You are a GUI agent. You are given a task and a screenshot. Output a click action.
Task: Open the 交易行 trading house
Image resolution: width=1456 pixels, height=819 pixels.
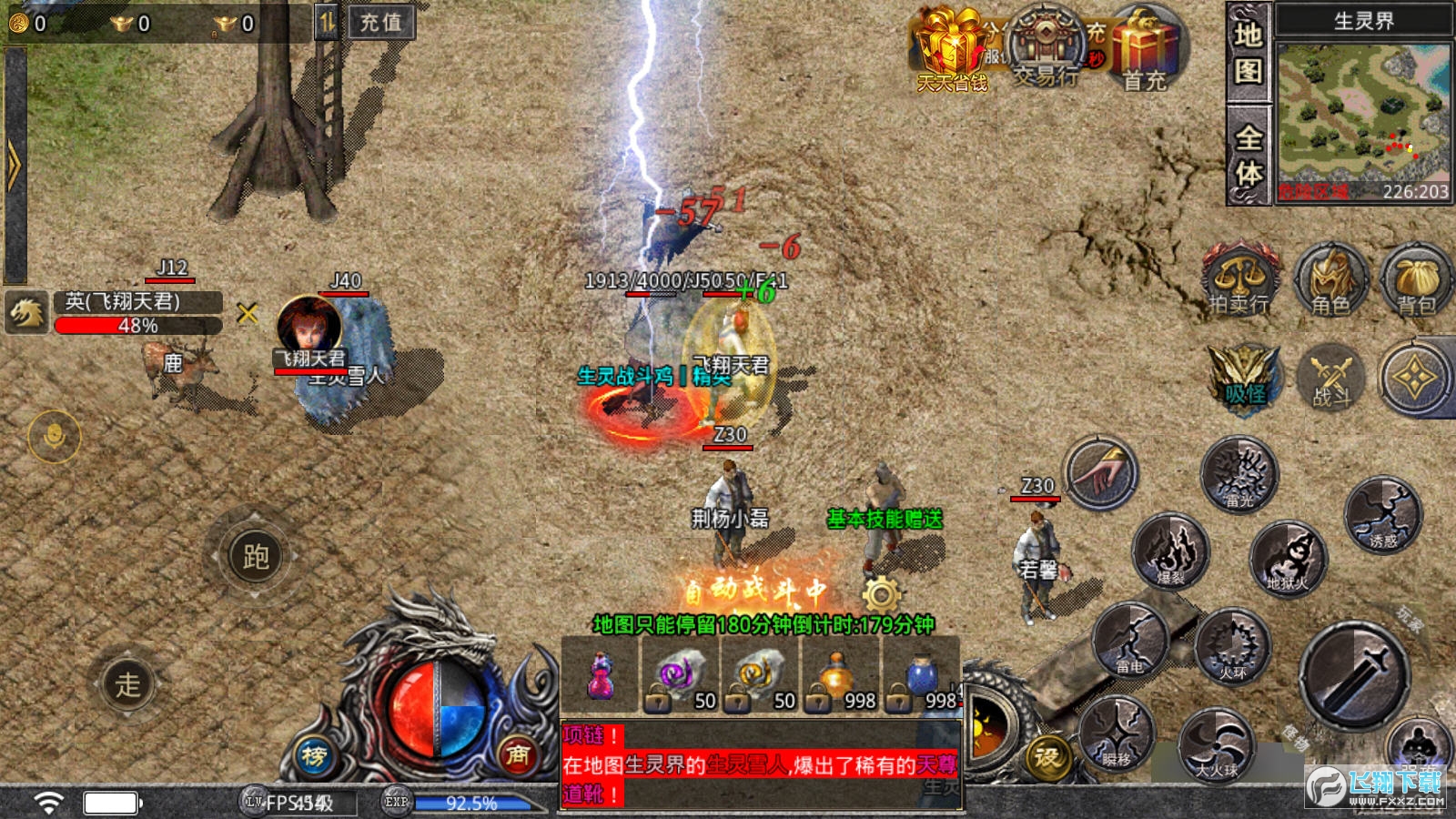pyautogui.click(x=1046, y=47)
